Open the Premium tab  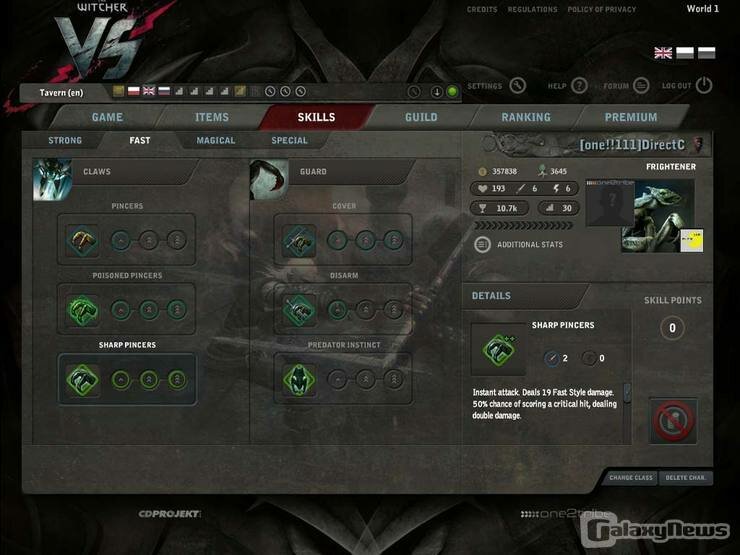coord(631,117)
